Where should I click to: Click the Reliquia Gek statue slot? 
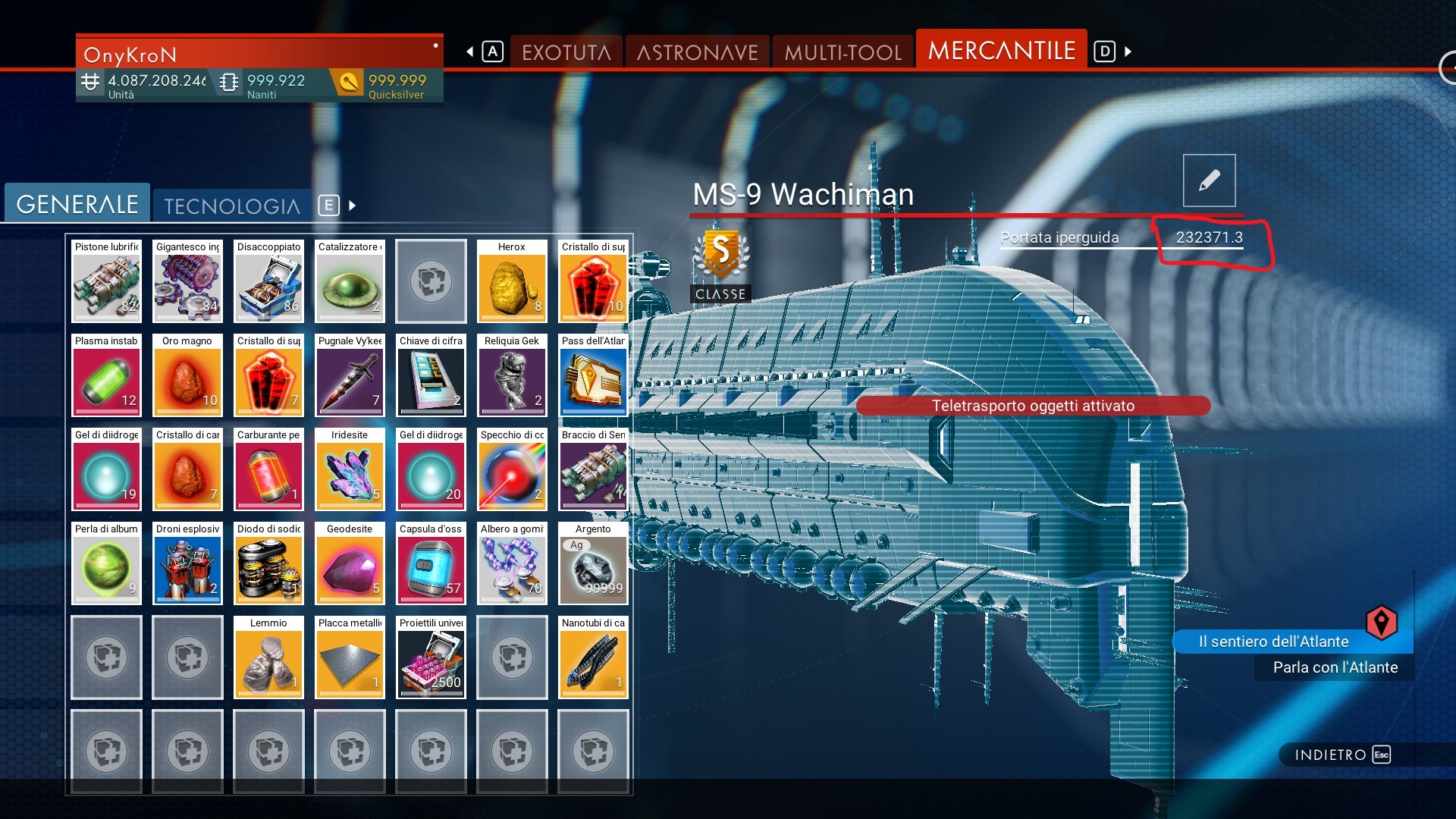click(x=512, y=376)
